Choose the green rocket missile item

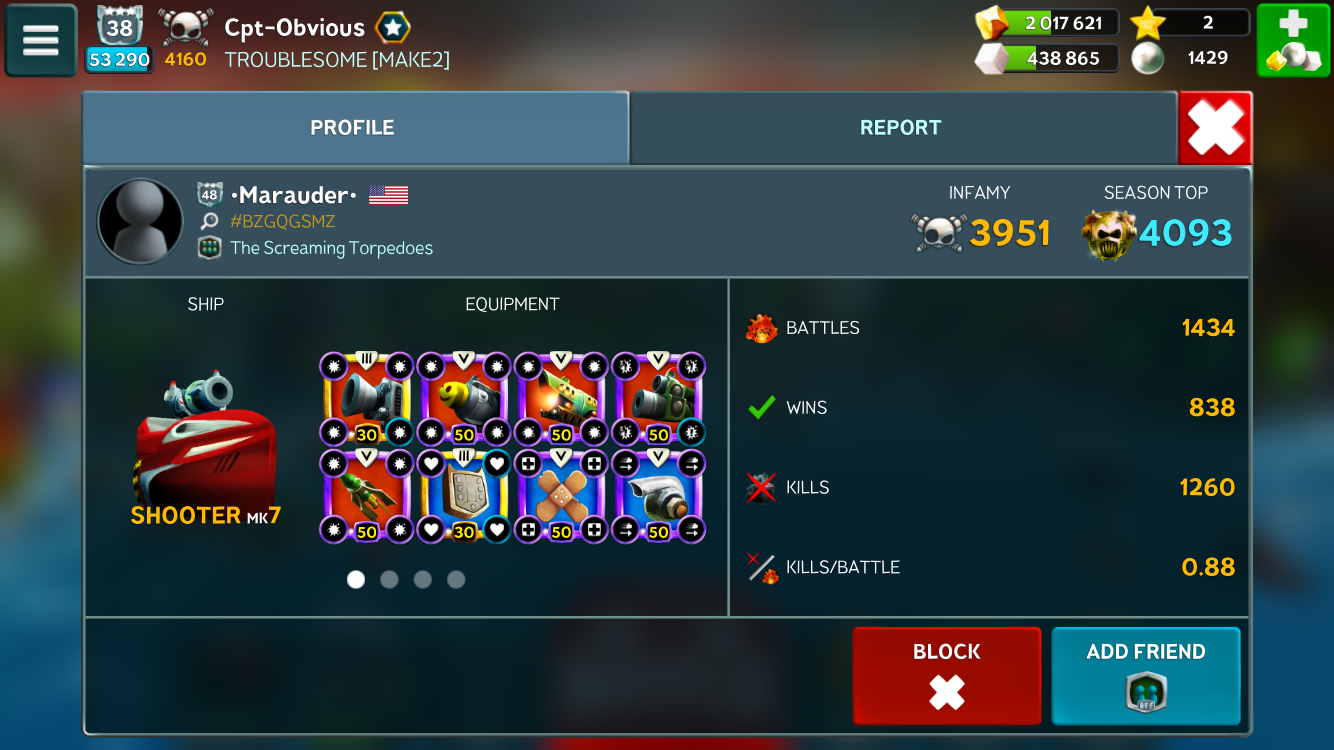click(x=367, y=496)
